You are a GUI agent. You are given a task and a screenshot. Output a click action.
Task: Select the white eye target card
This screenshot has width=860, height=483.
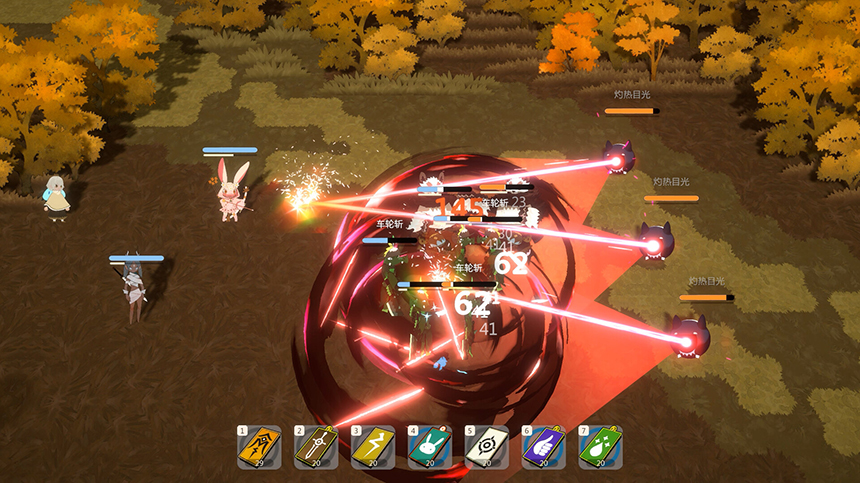pyautogui.click(x=486, y=447)
